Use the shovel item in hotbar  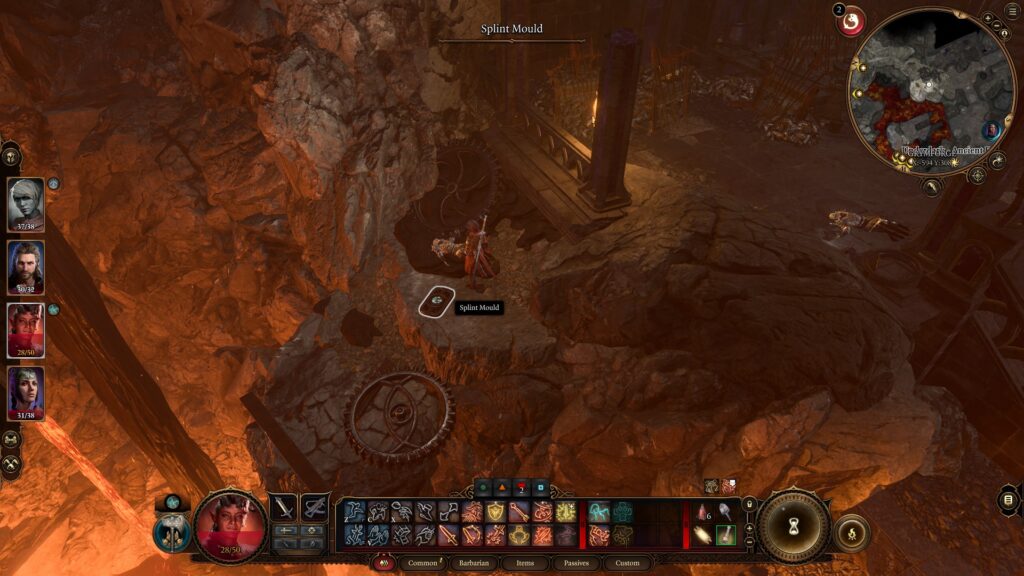pyautogui.click(x=726, y=512)
